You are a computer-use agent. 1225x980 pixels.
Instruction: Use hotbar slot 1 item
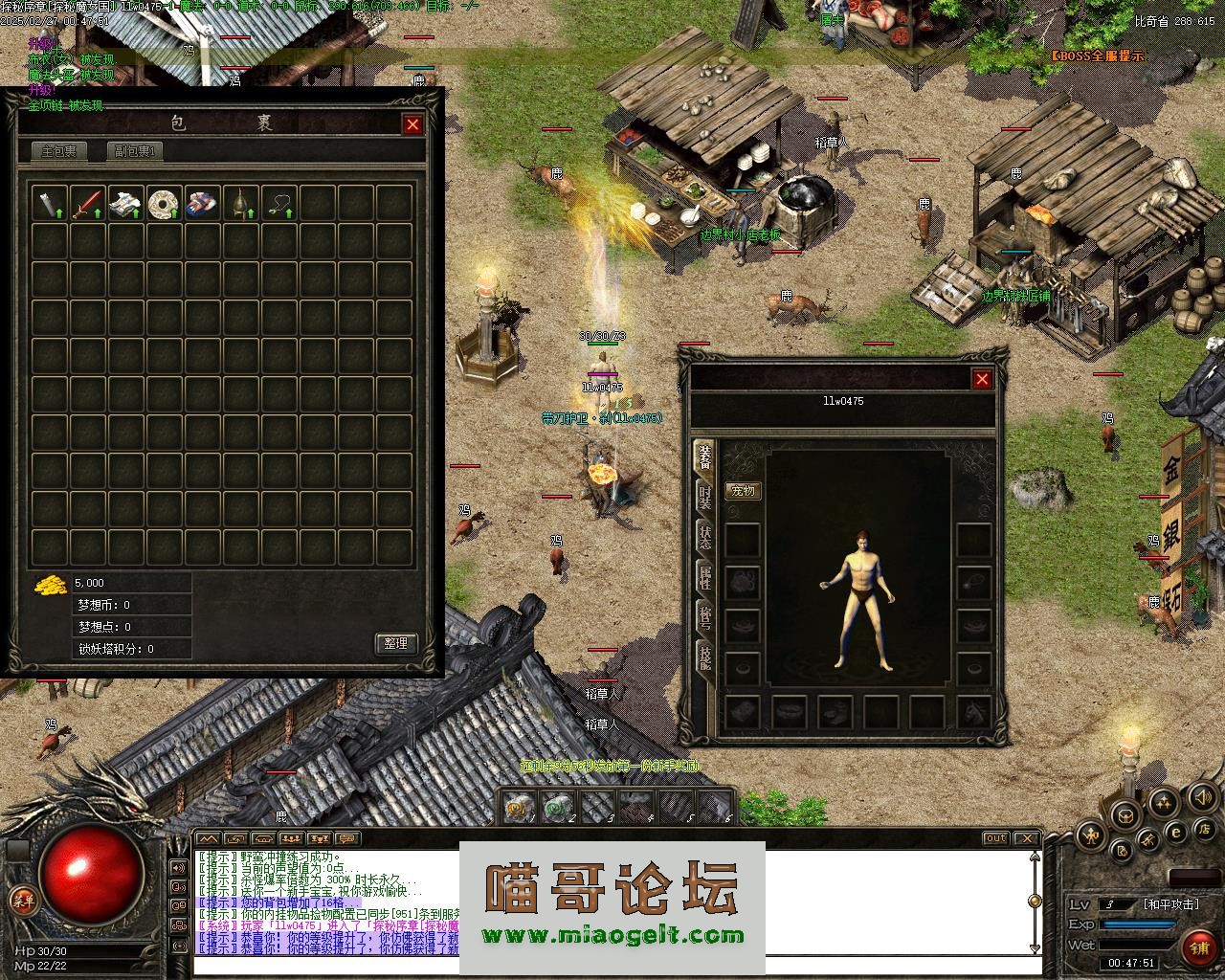[519, 809]
